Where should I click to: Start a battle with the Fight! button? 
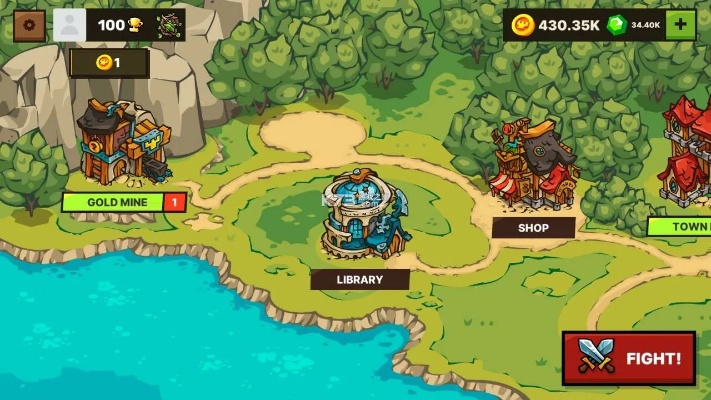click(x=628, y=358)
